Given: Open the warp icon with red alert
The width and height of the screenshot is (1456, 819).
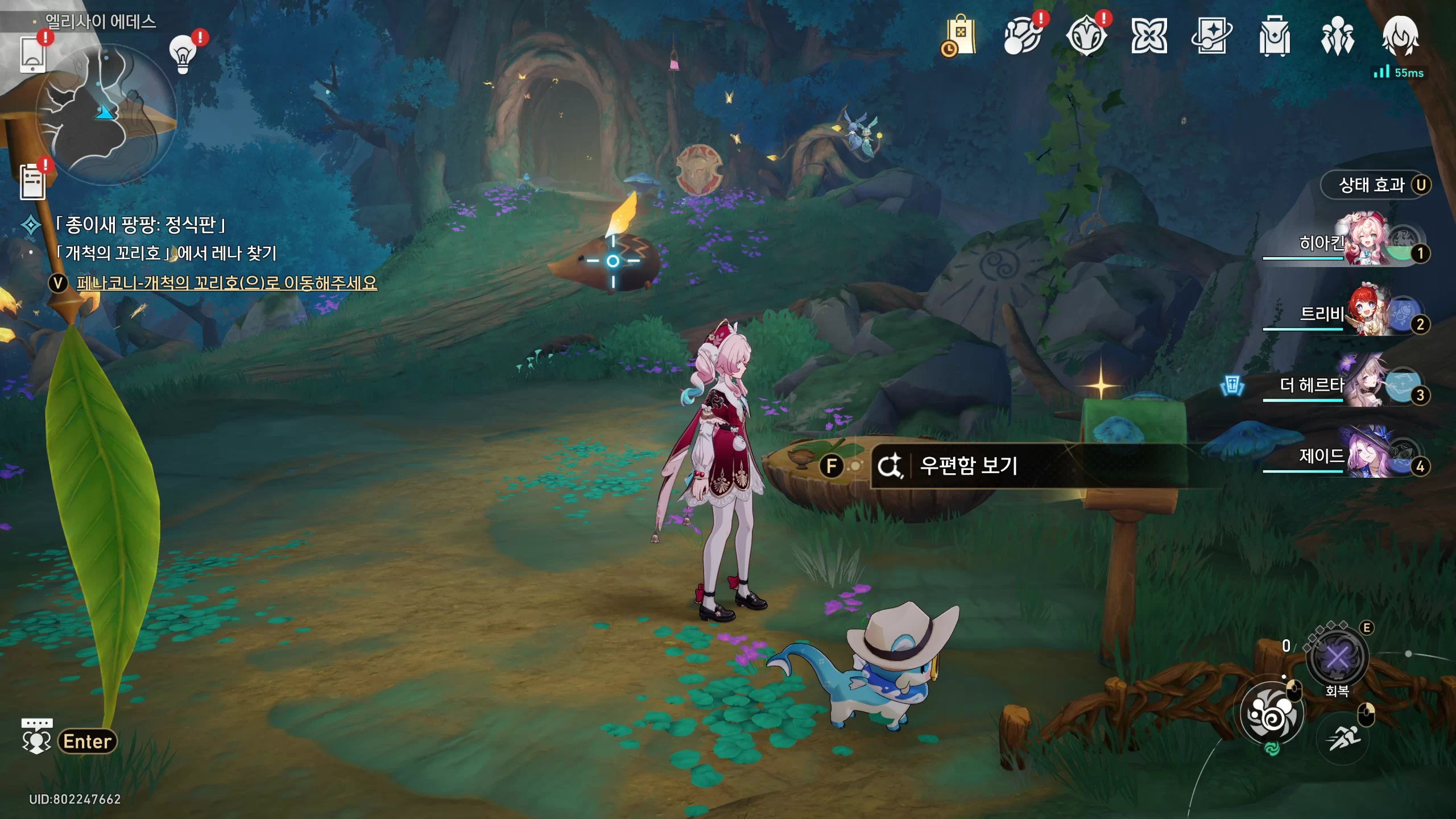Looking at the screenshot, I should click(x=1086, y=36).
